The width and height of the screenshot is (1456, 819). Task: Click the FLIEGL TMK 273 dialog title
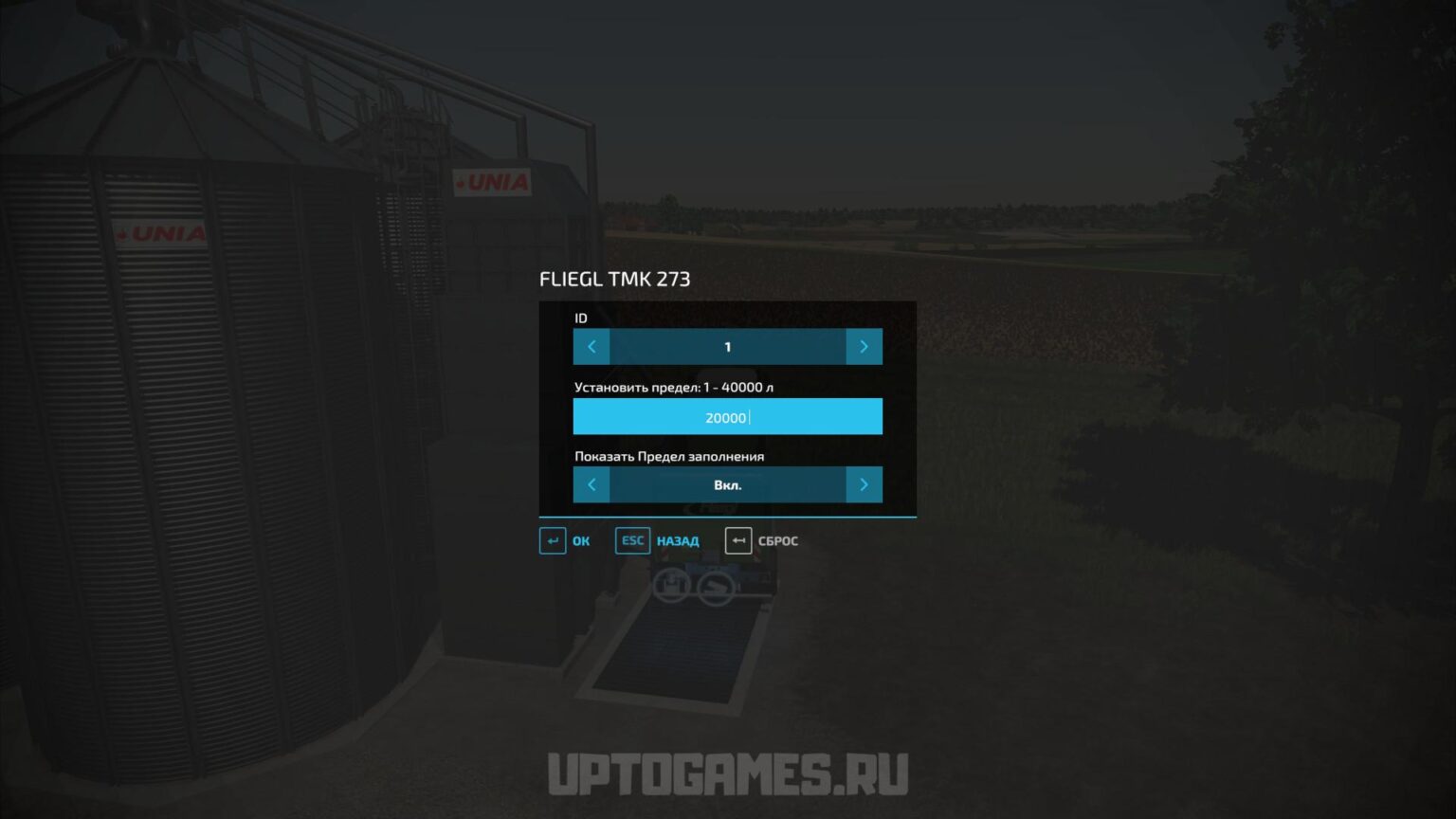coord(614,279)
